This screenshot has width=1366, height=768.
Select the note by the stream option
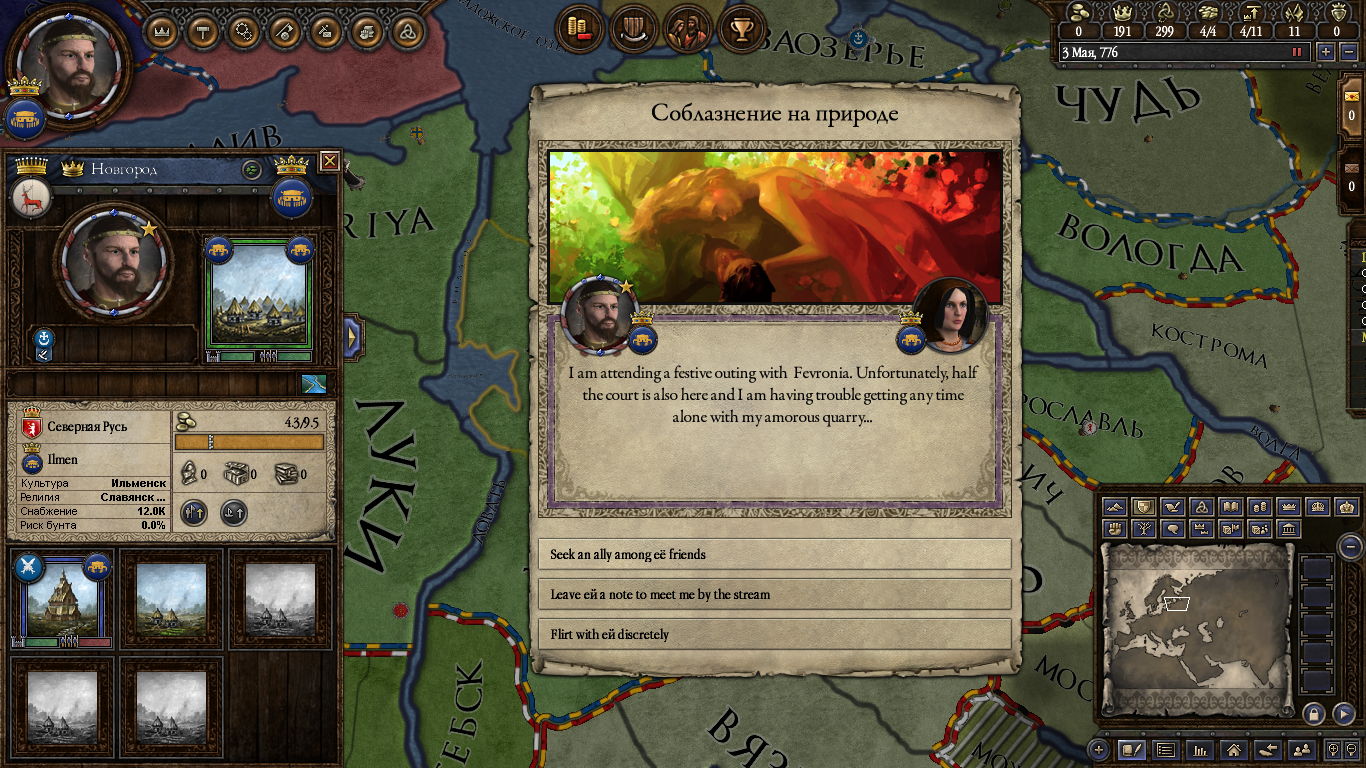[x=774, y=594]
